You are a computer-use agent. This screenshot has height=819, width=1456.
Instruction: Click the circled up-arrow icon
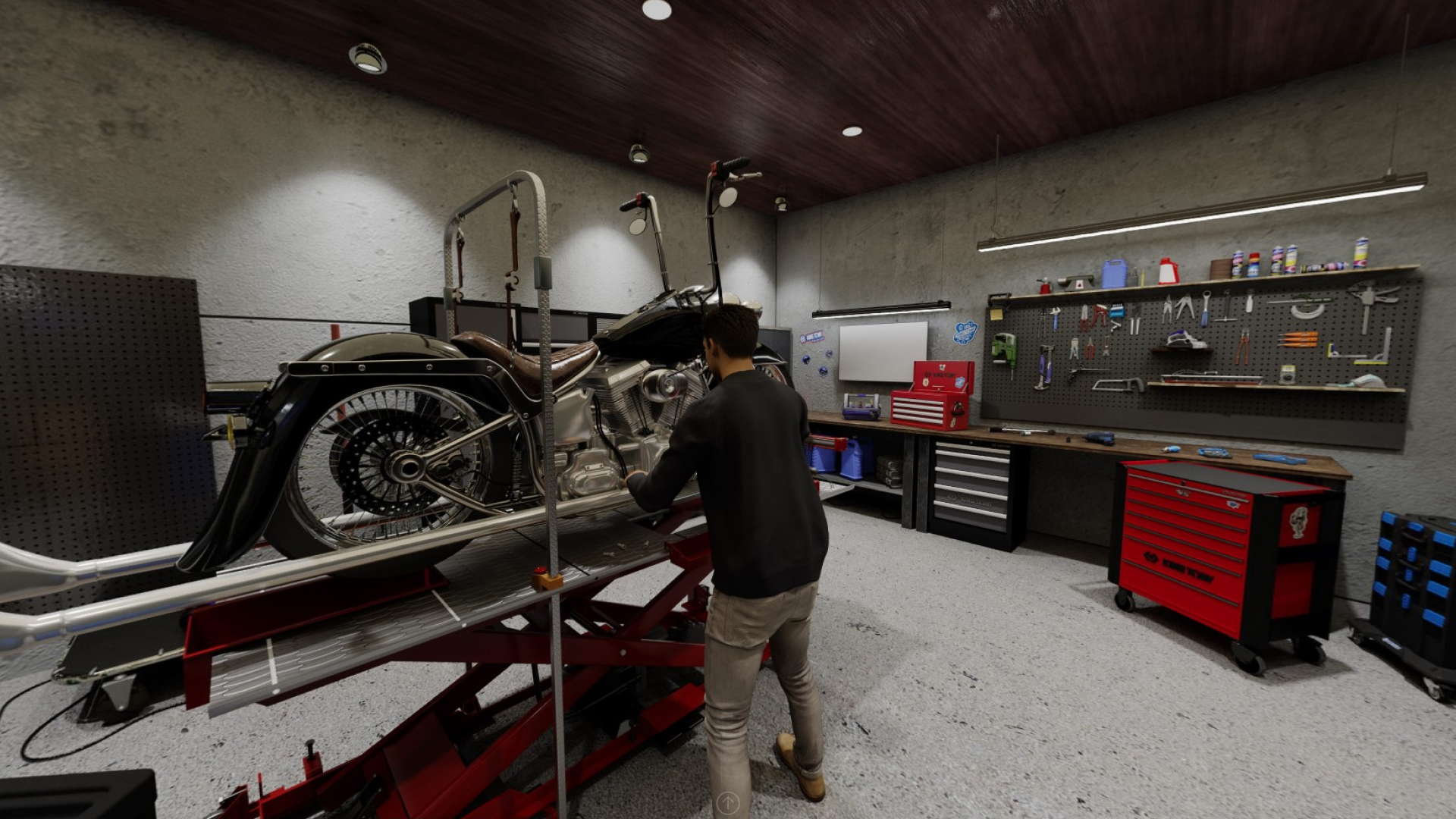[727, 802]
